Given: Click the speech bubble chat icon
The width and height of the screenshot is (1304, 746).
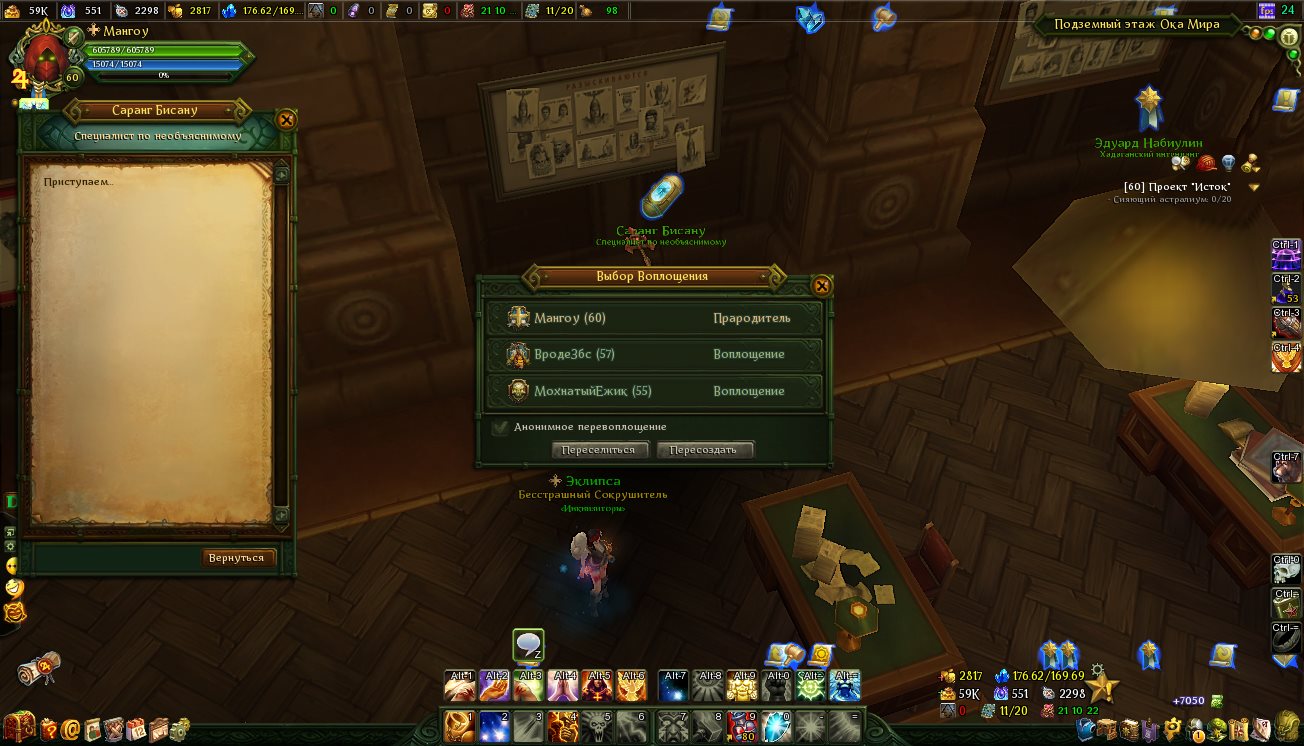Looking at the screenshot, I should pos(528,645).
